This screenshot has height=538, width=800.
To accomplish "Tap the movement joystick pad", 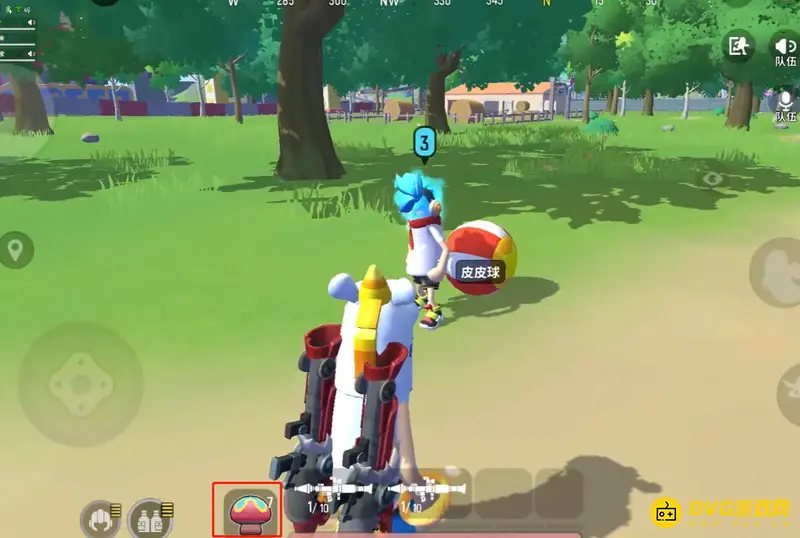I will pyautogui.click(x=80, y=383).
